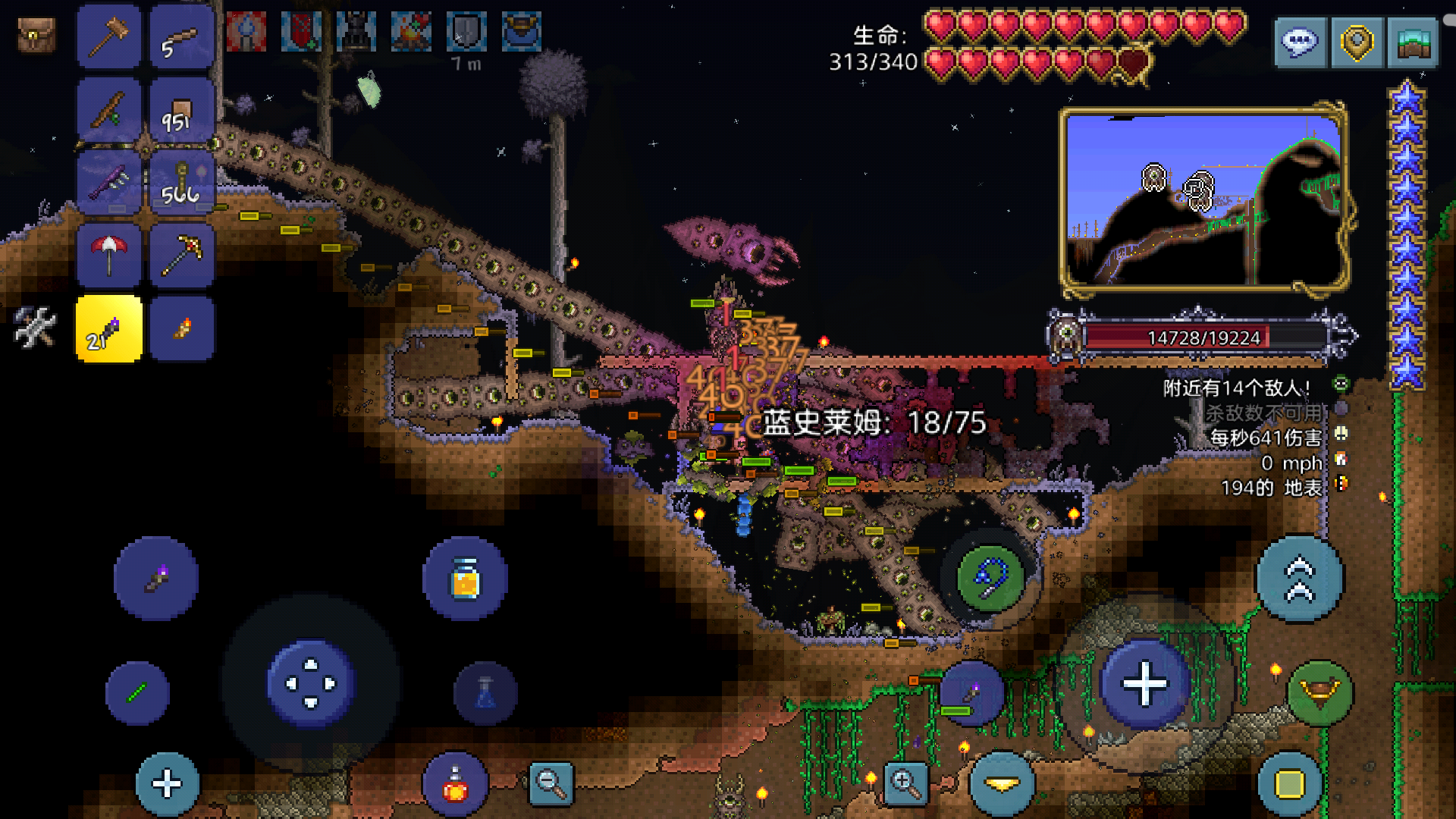This screenshot has height=819, width=1456.
Task: Tap the gold map pin button
Action: 1357,42
